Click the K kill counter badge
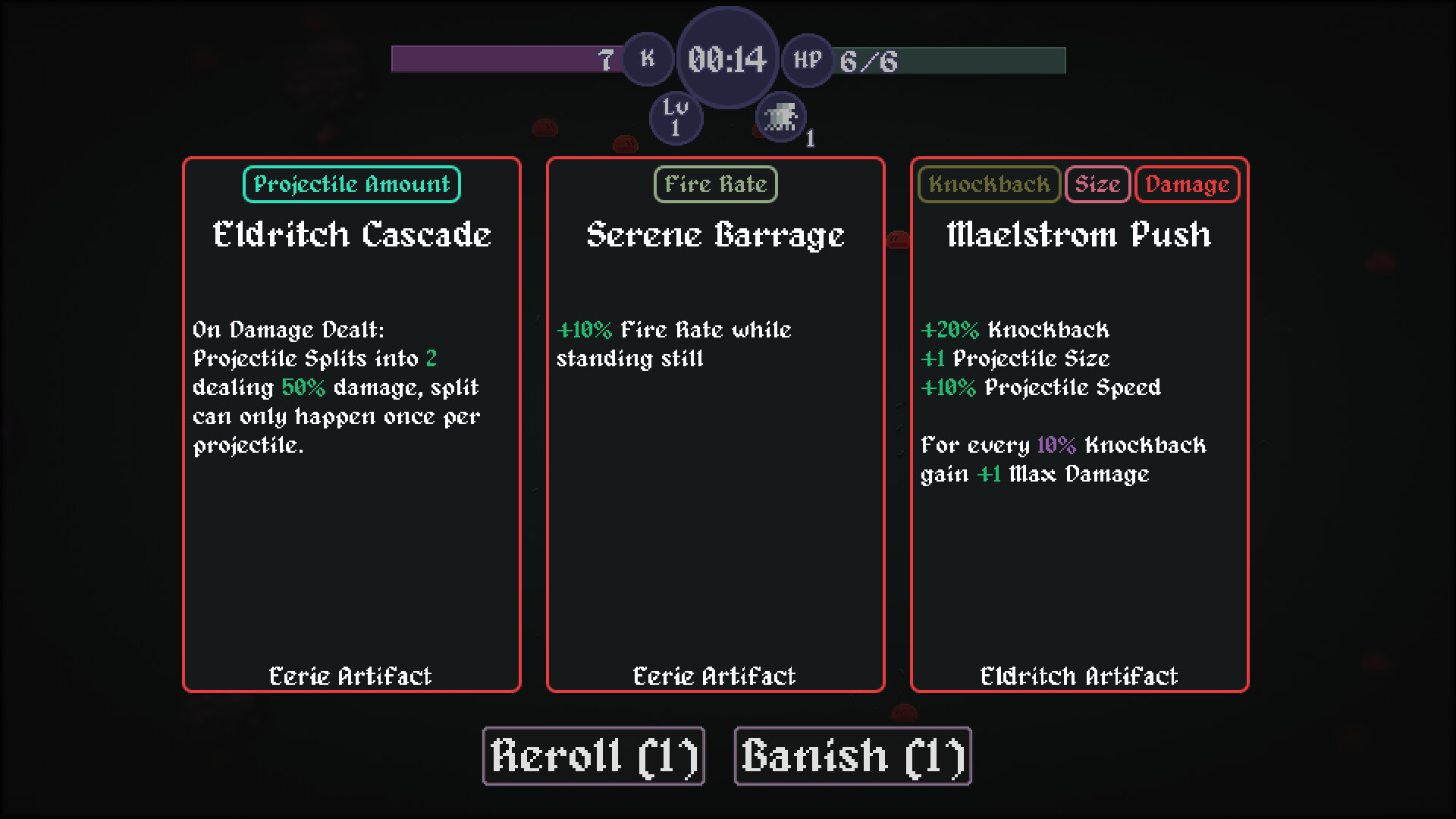Viewport: 1456px width, 819px height. pos(647,58)
